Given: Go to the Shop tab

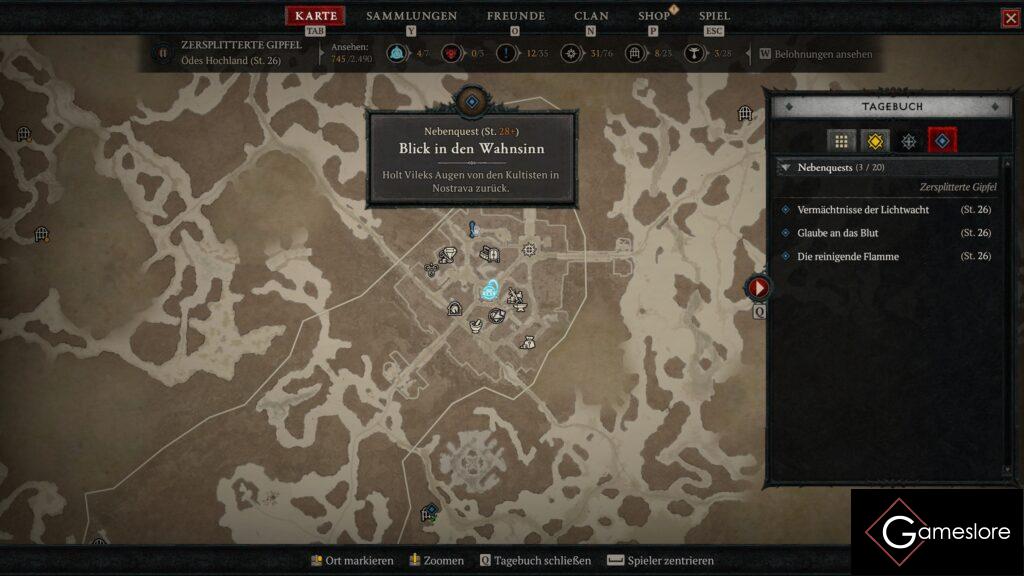Looking at the screenshot, I should [x=654, y=16].
